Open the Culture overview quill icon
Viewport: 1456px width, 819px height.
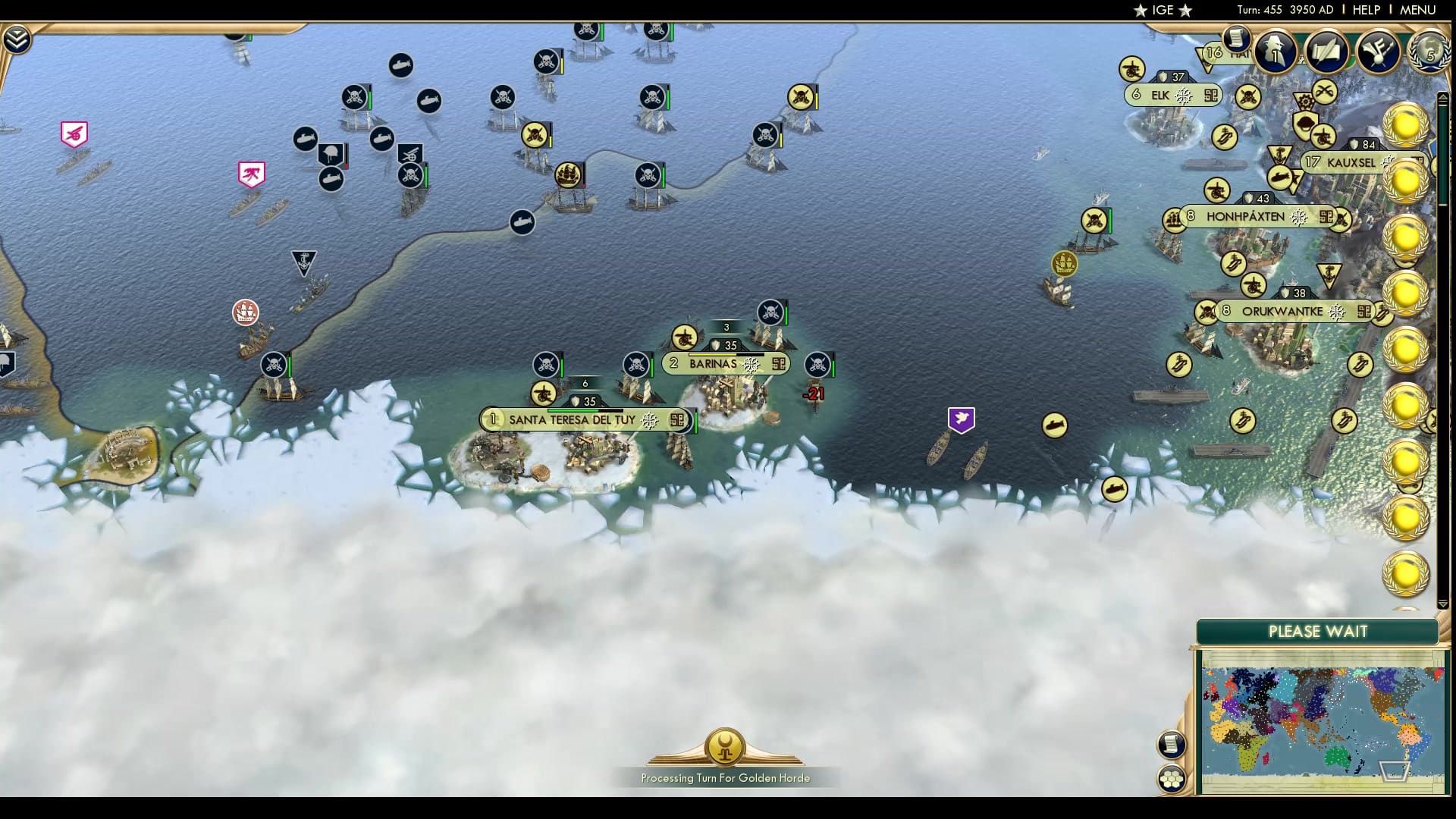click(1326, 52)
